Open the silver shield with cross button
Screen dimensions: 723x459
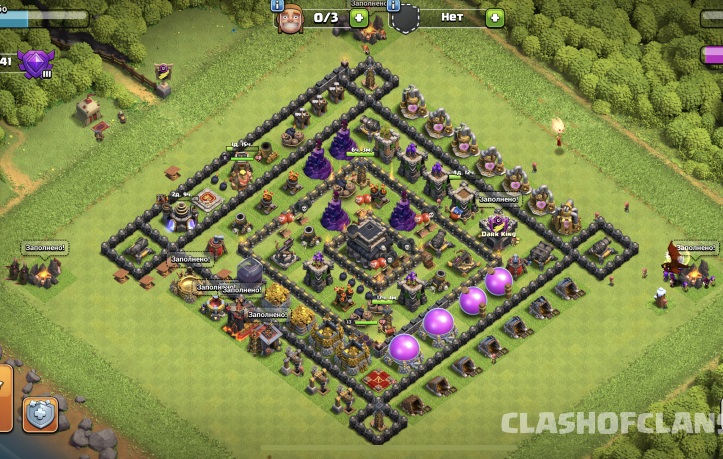[x=41, y=413]
